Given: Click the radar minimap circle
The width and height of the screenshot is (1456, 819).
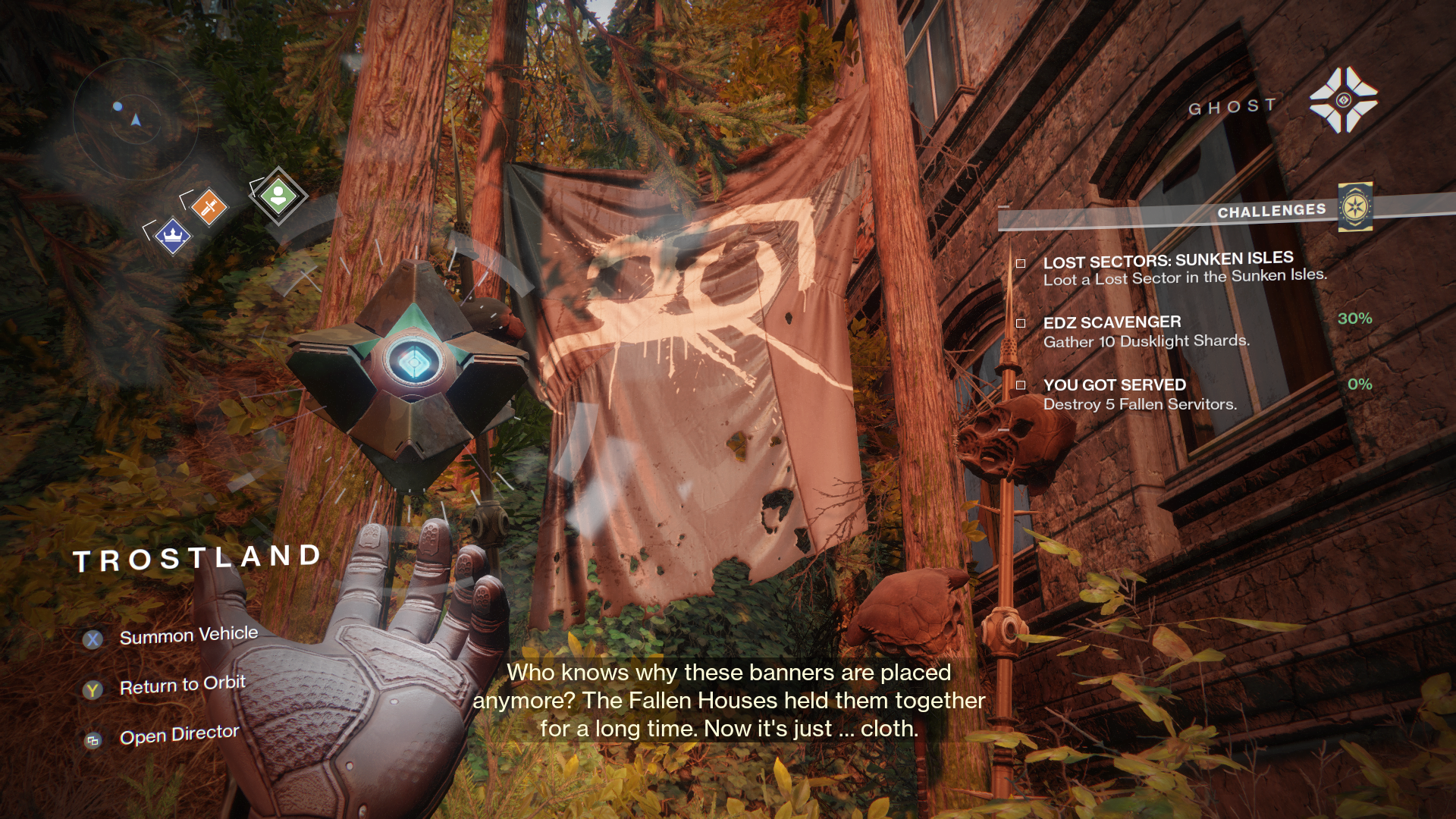Looking at the screenshot, I should [136, 118].
